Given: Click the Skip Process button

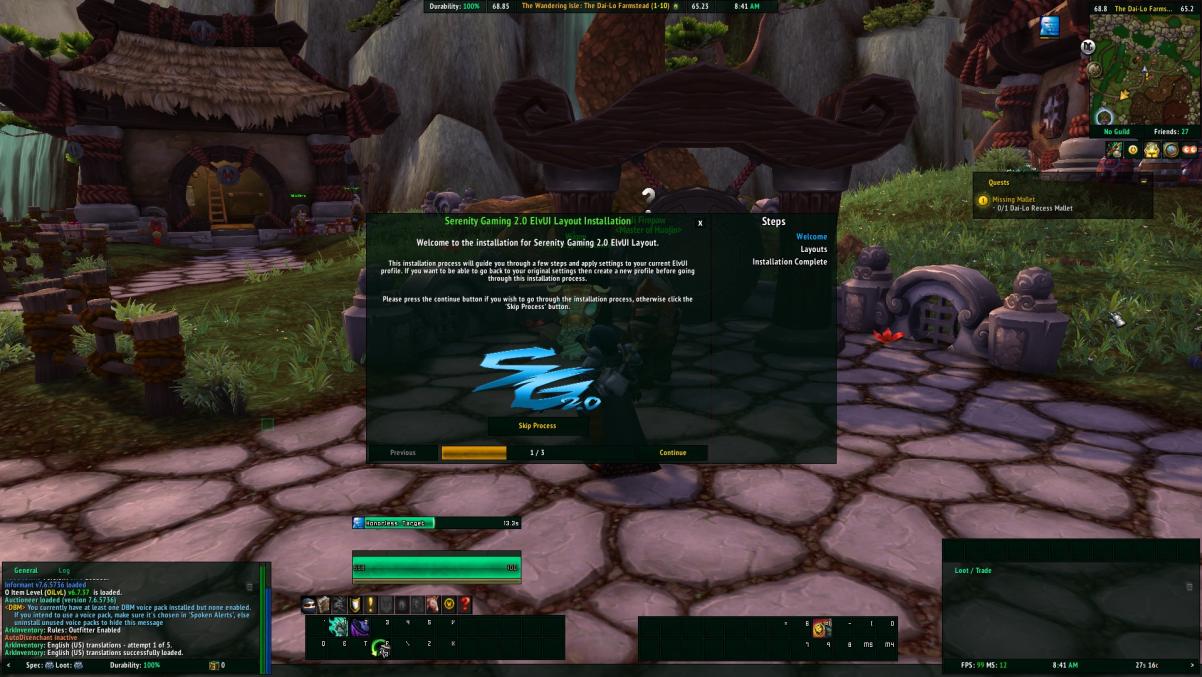Looking at the screenshot, I should [x=537, y=426].
